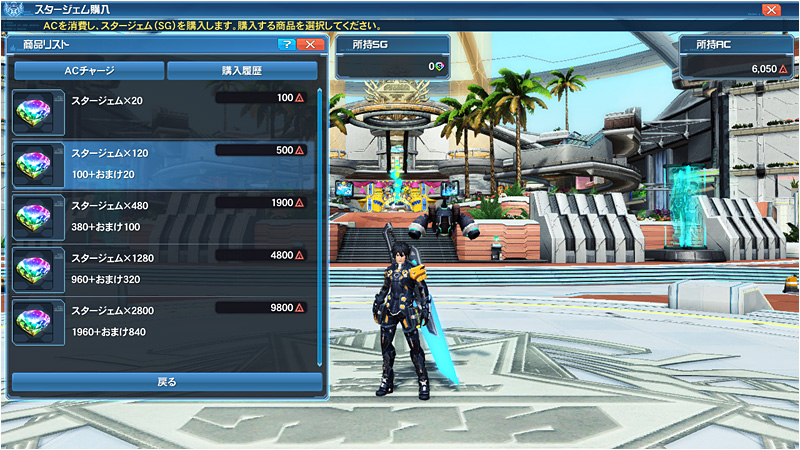The image size is (800, 450).
Task: Close the スタージェム購入 window
Action: tap(771, 9)
